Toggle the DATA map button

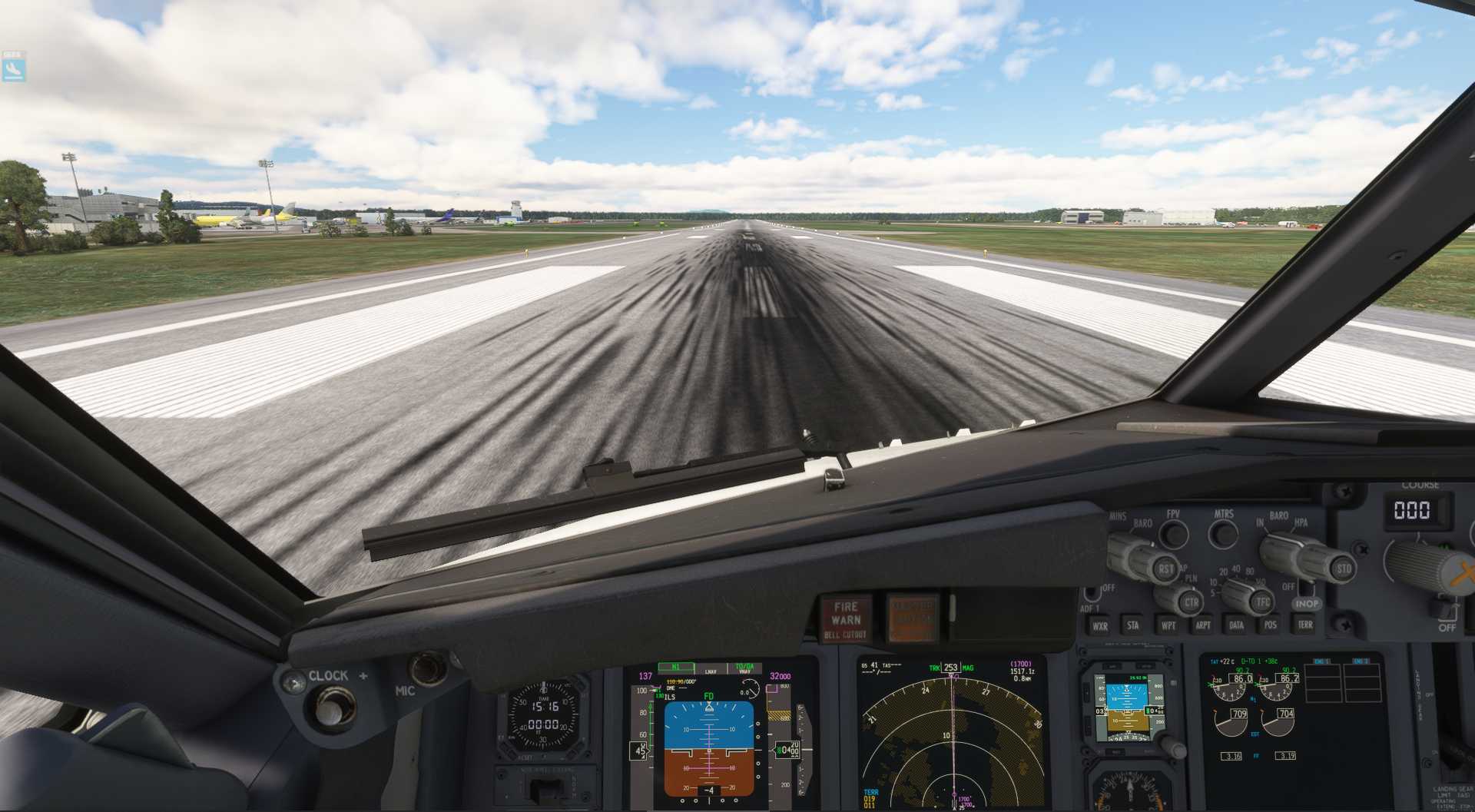point(1236,625)
